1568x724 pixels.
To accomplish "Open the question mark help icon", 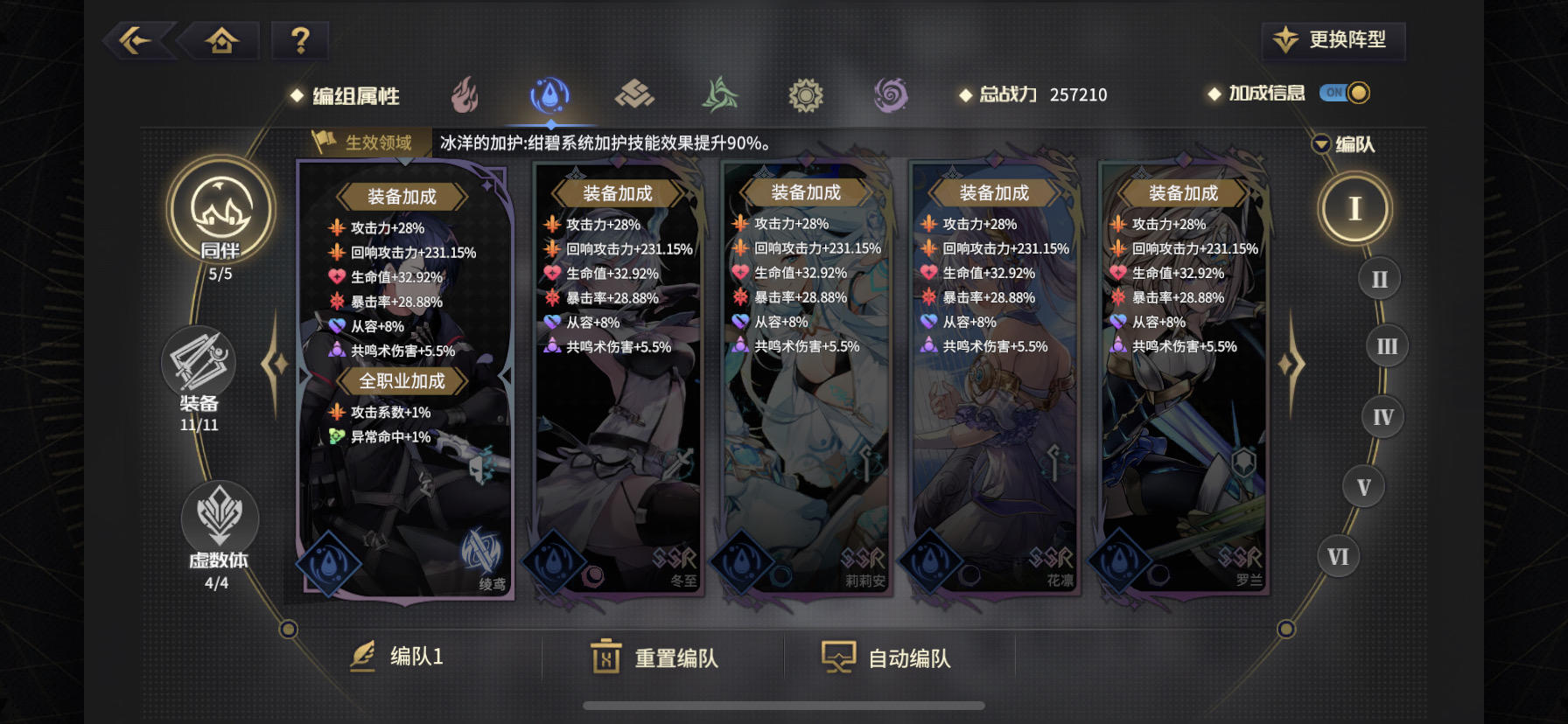I will (300, 39).
